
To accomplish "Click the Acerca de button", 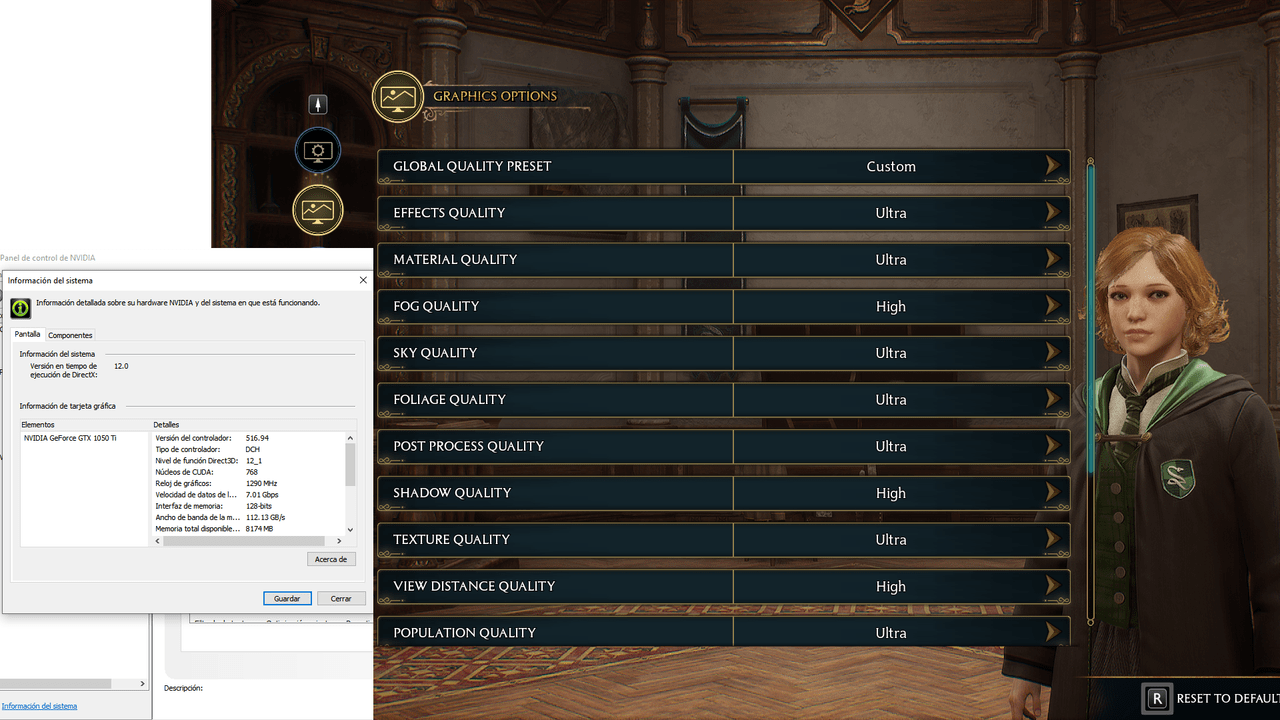I will coord(331,559).
